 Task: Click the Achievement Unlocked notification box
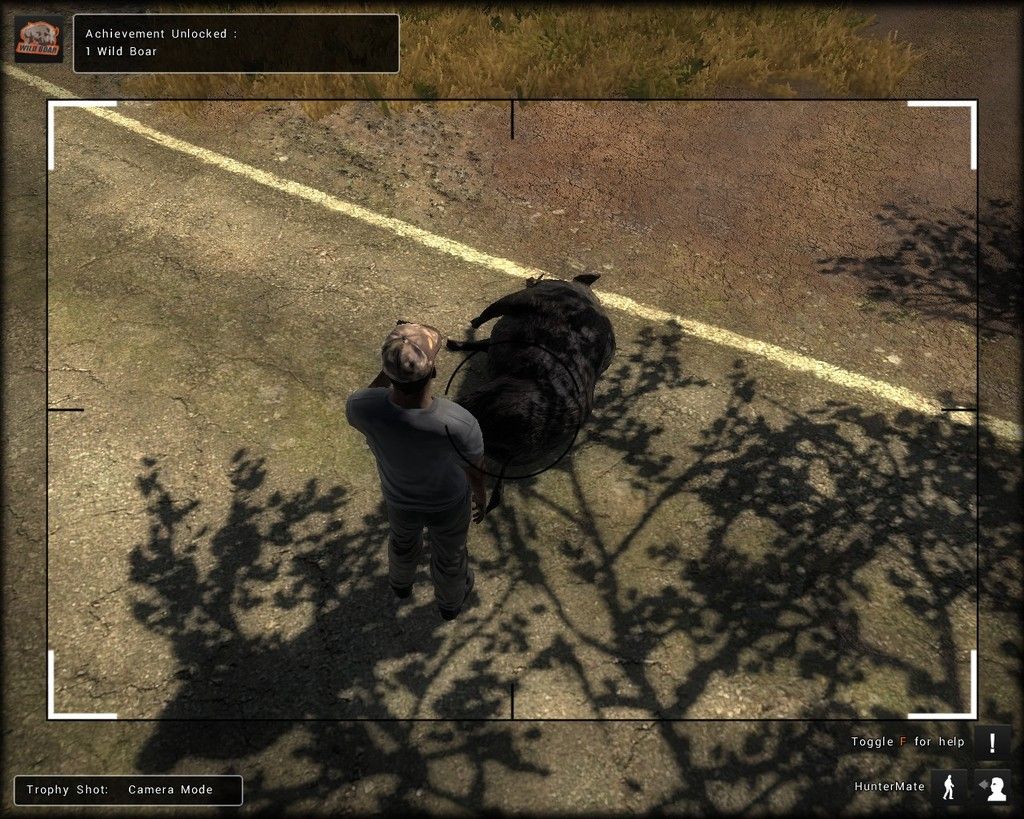pyautogui.click(x=236, y=43)
